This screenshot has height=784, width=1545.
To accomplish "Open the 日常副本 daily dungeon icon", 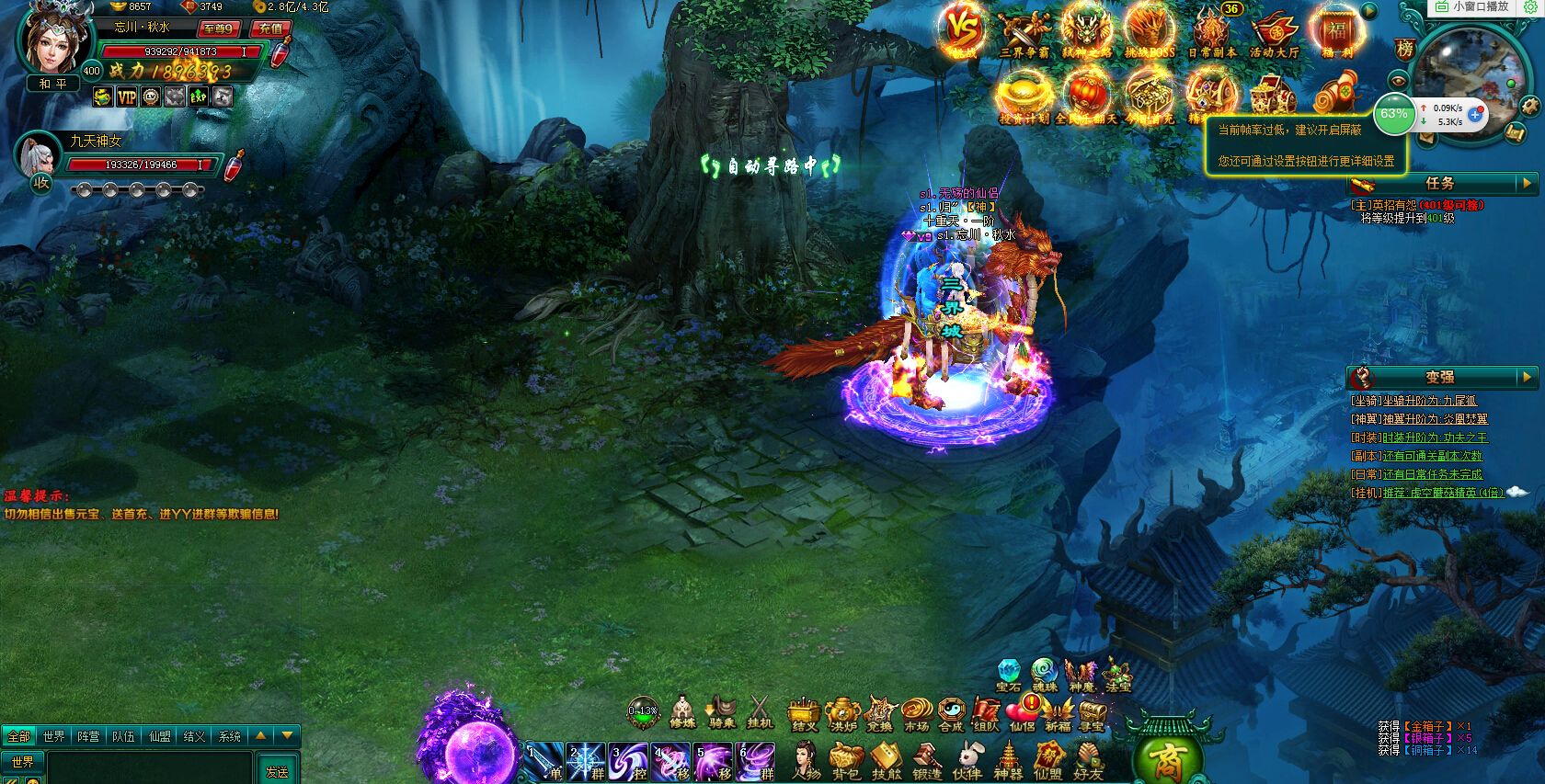I will pos(1211,30).
